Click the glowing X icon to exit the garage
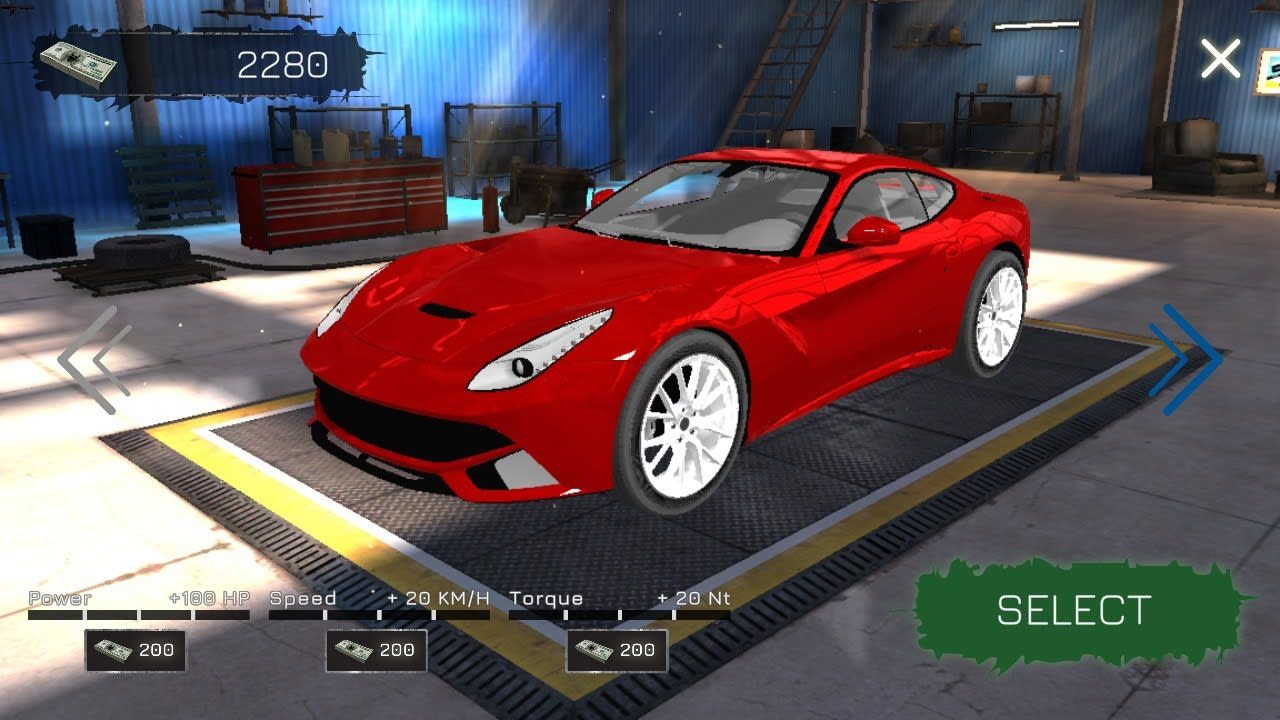The height and width of the screenshot is (720, 1280). click(x=1220, y=58)
